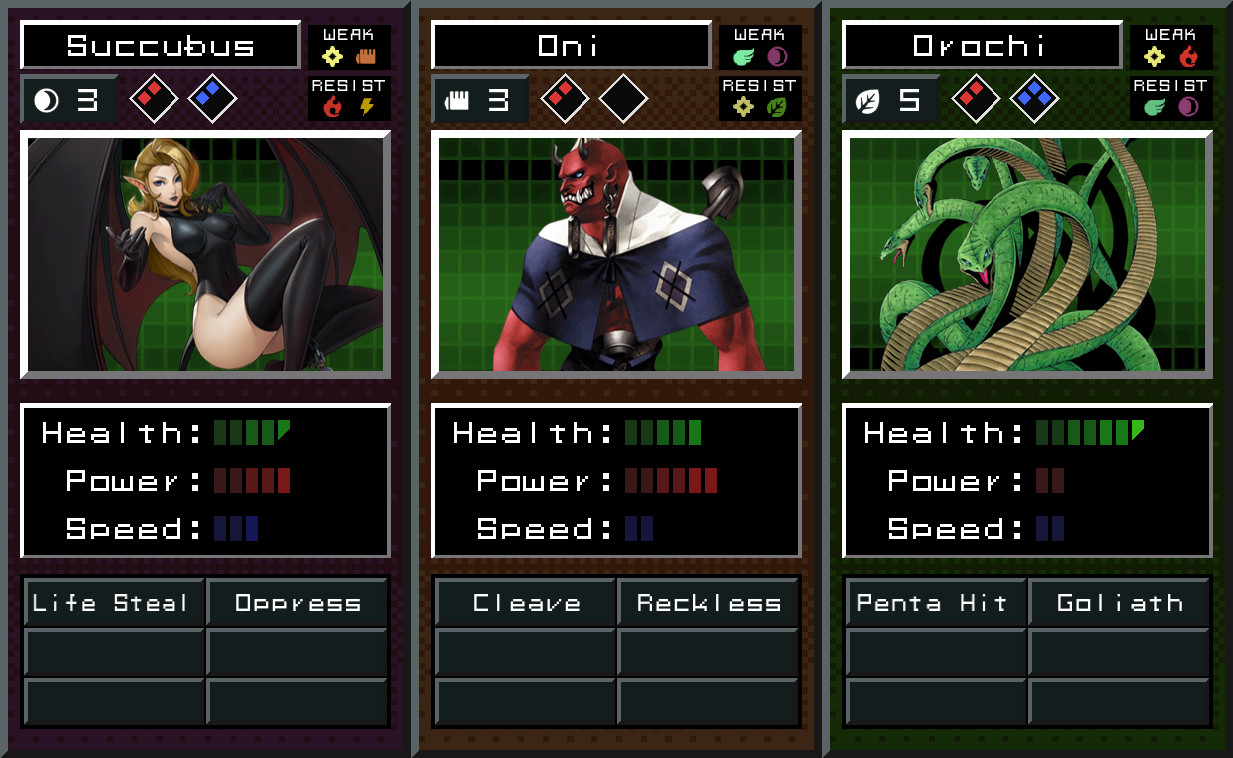Click Oni's fist level badge
The image size is (1233, 758).
(479, 99)
